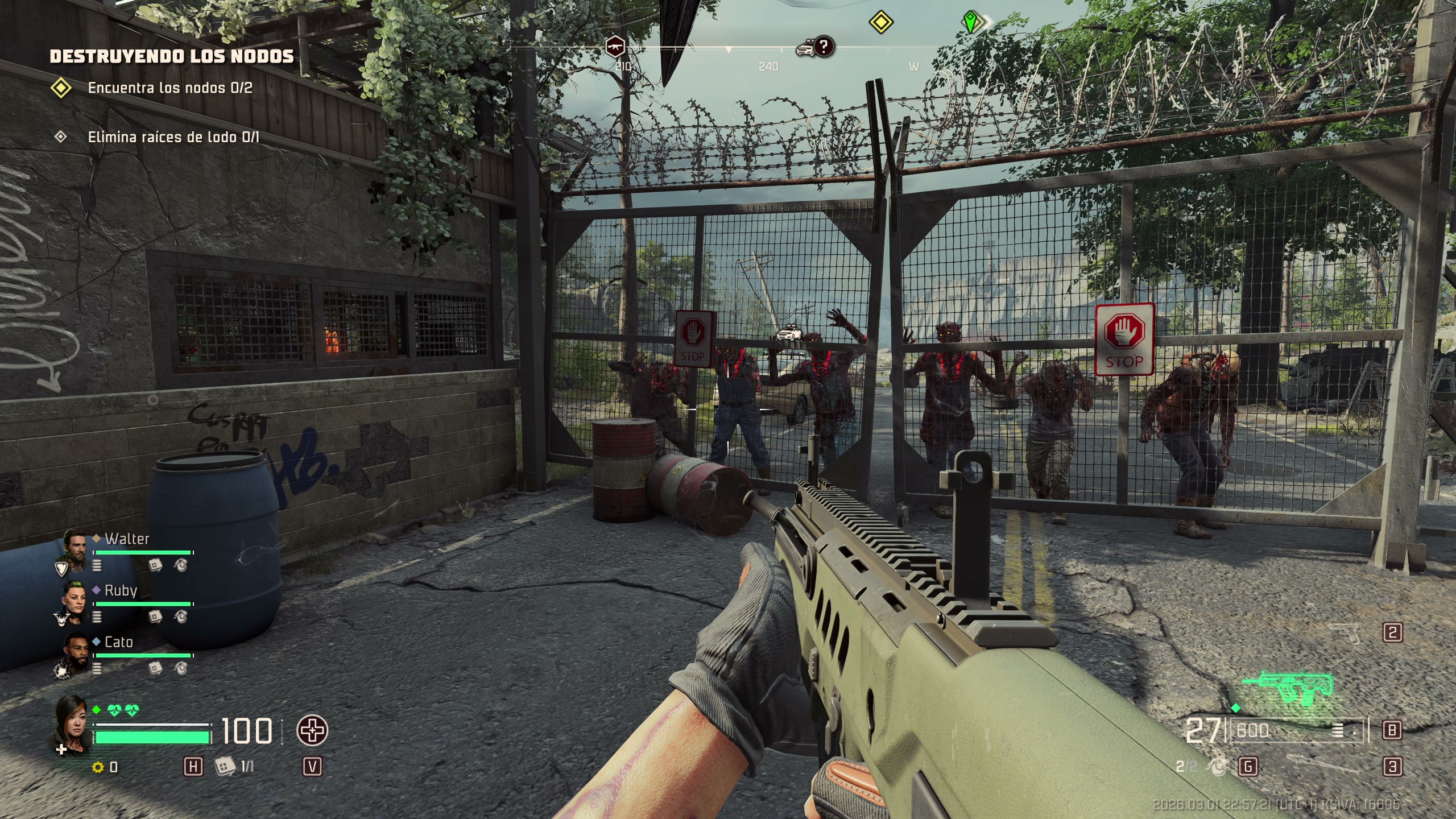The image size is (1456, 819).
Task: Click the rifle marker on the compass
Action: tap(615, 47)
